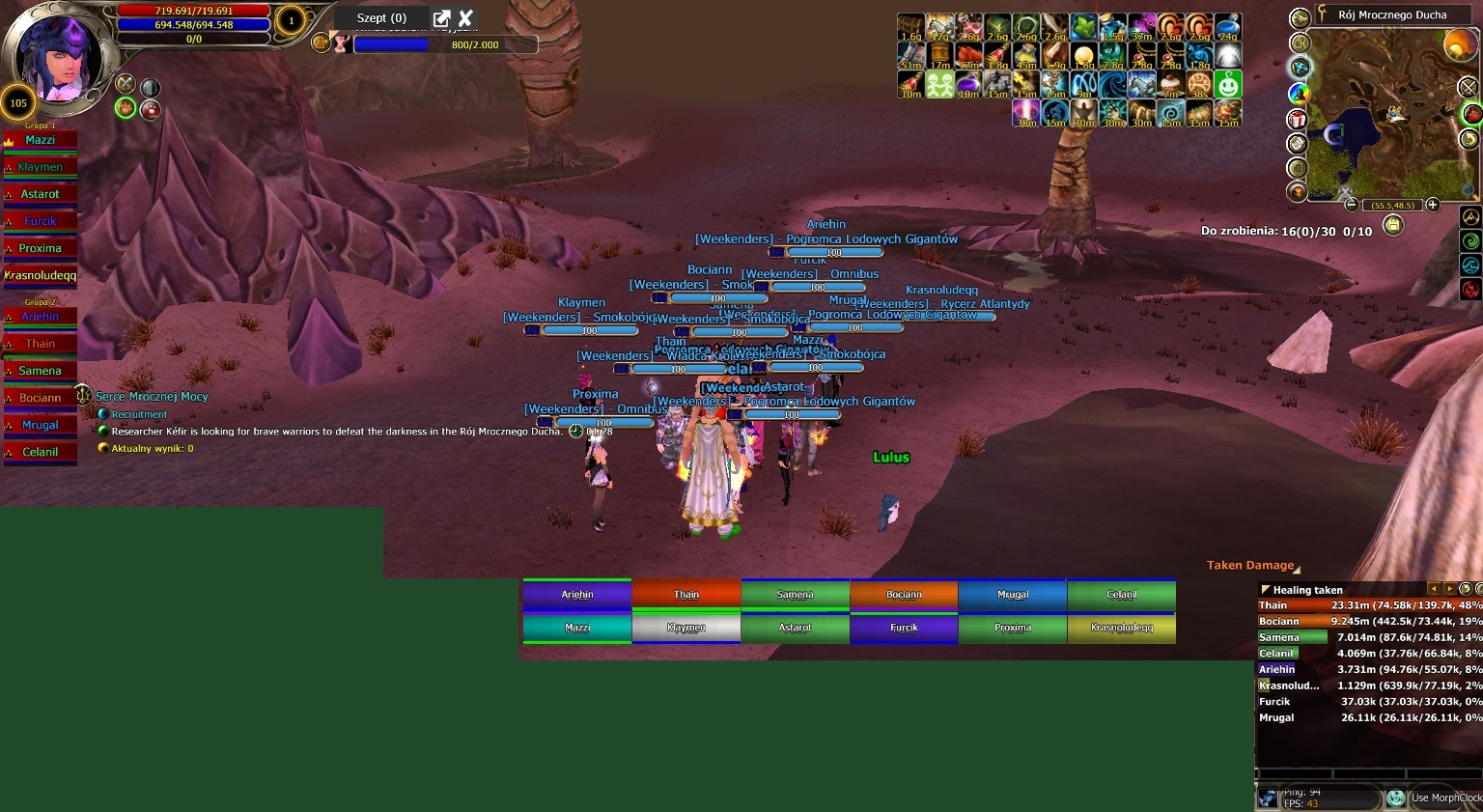This screenshot has height=812, width=1483.
Task: Click the padlock icon below the minimap
Action: point(1392,225)
